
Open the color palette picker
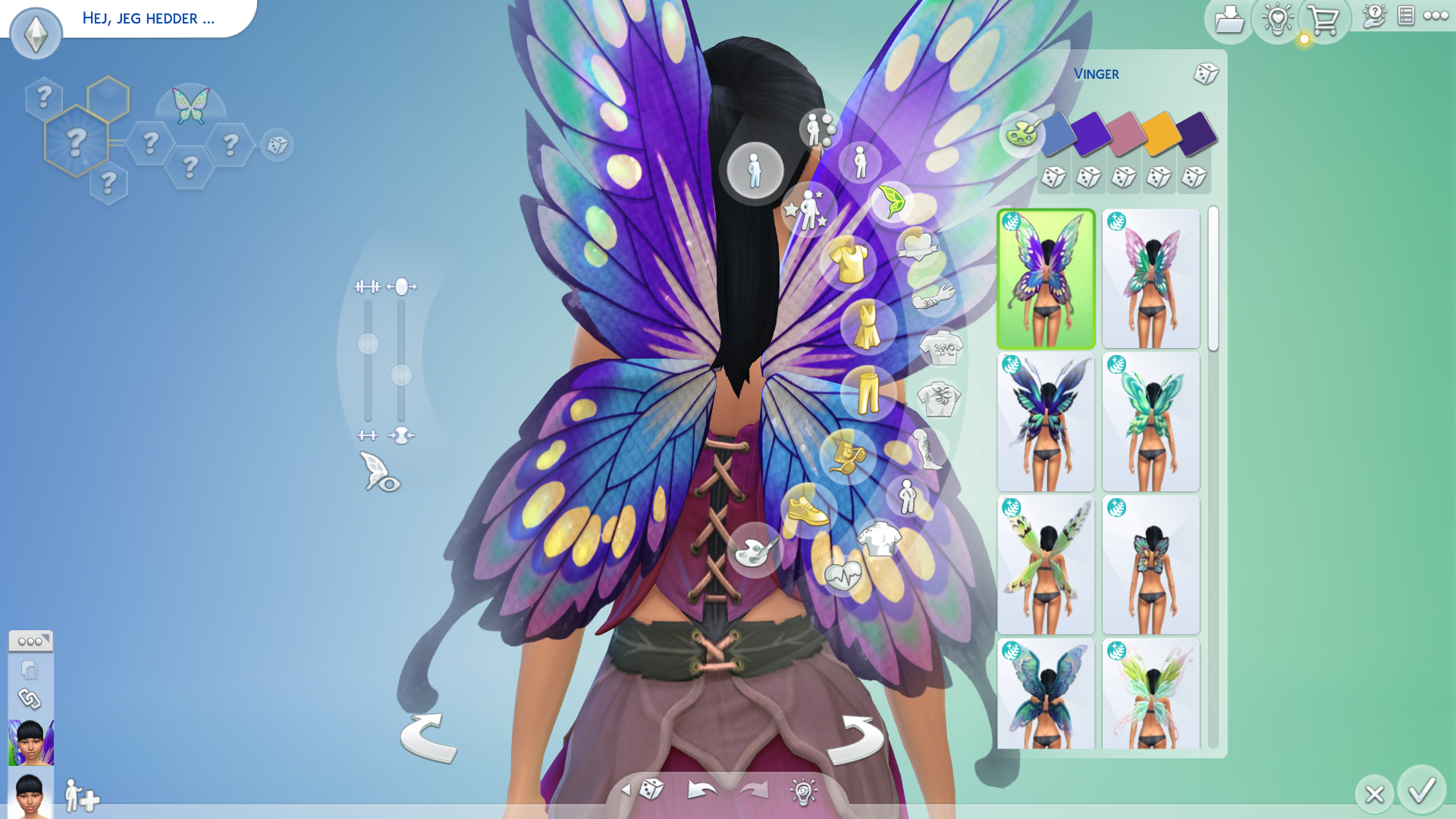click(x=1021, y=134)
